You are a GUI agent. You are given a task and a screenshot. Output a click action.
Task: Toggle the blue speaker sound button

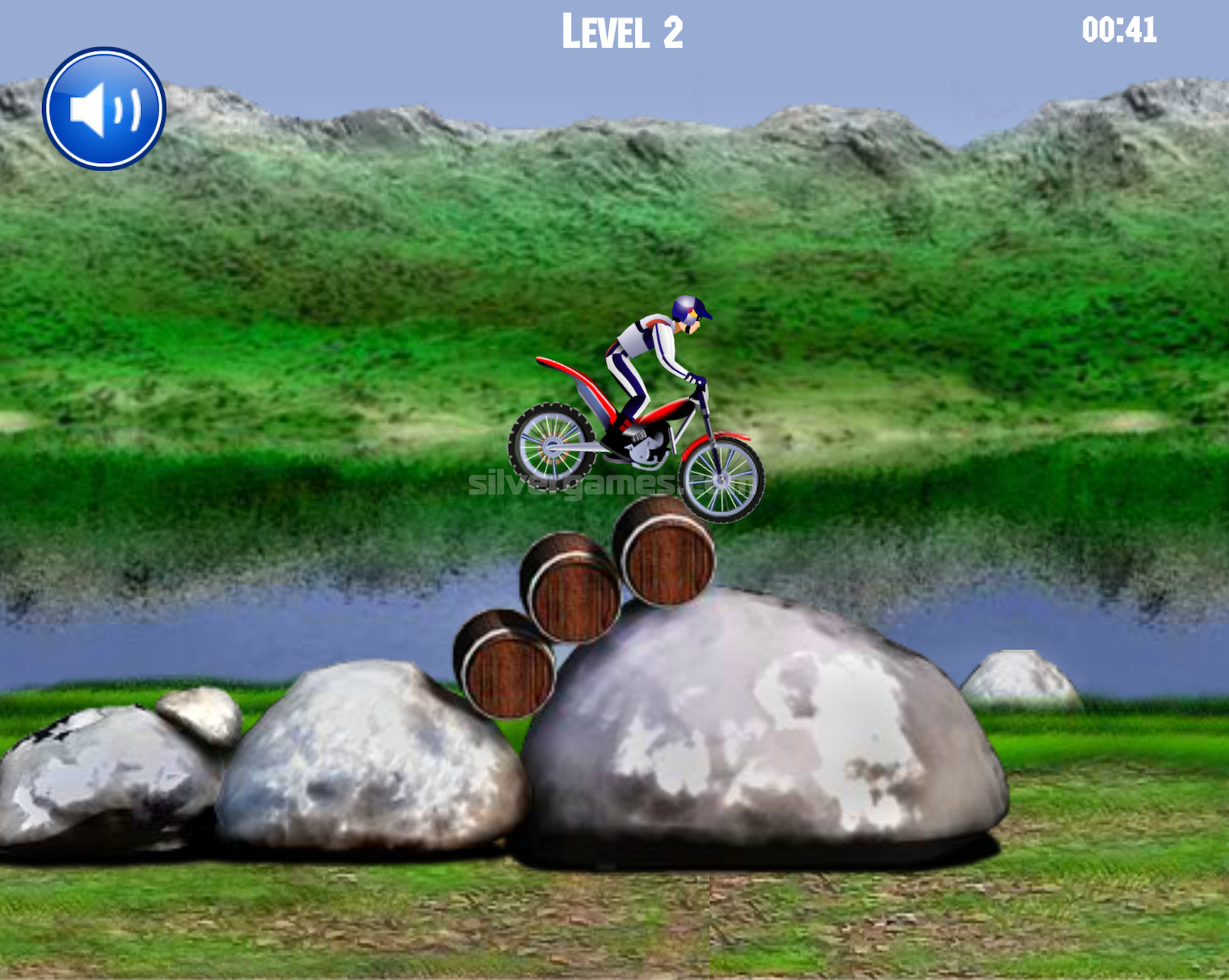pos(104,109)
